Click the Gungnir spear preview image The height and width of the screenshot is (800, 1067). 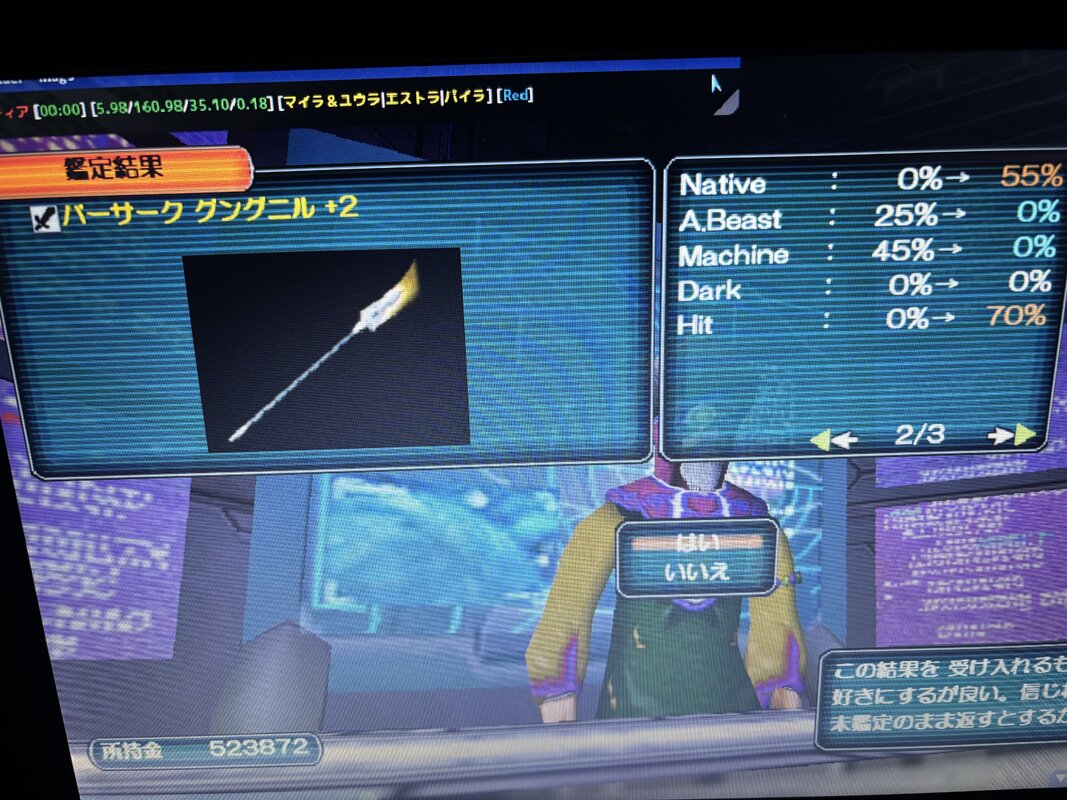tap(325, 347)
